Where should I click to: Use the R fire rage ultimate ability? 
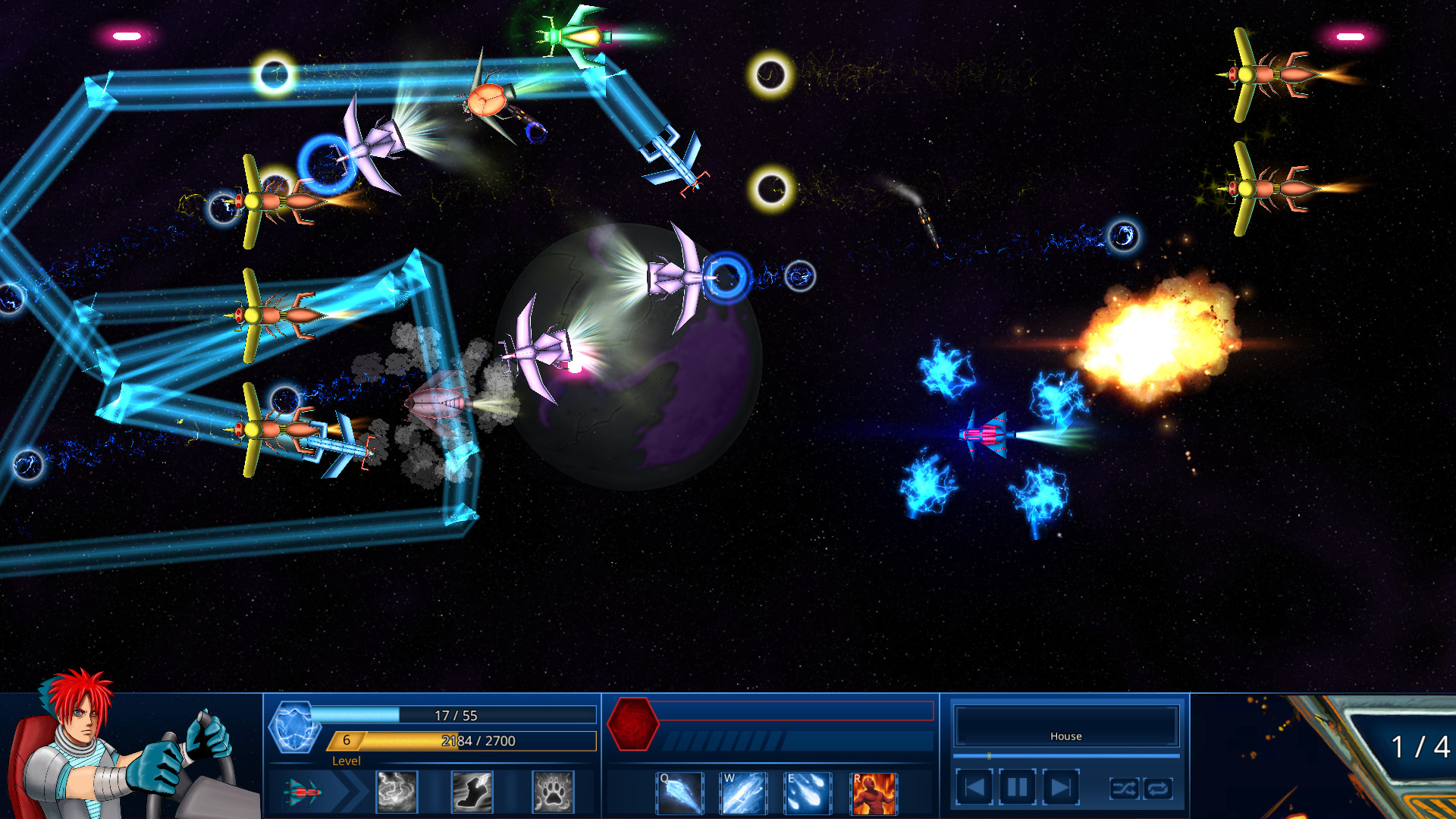pyautogui.click(x=874, y=792)
